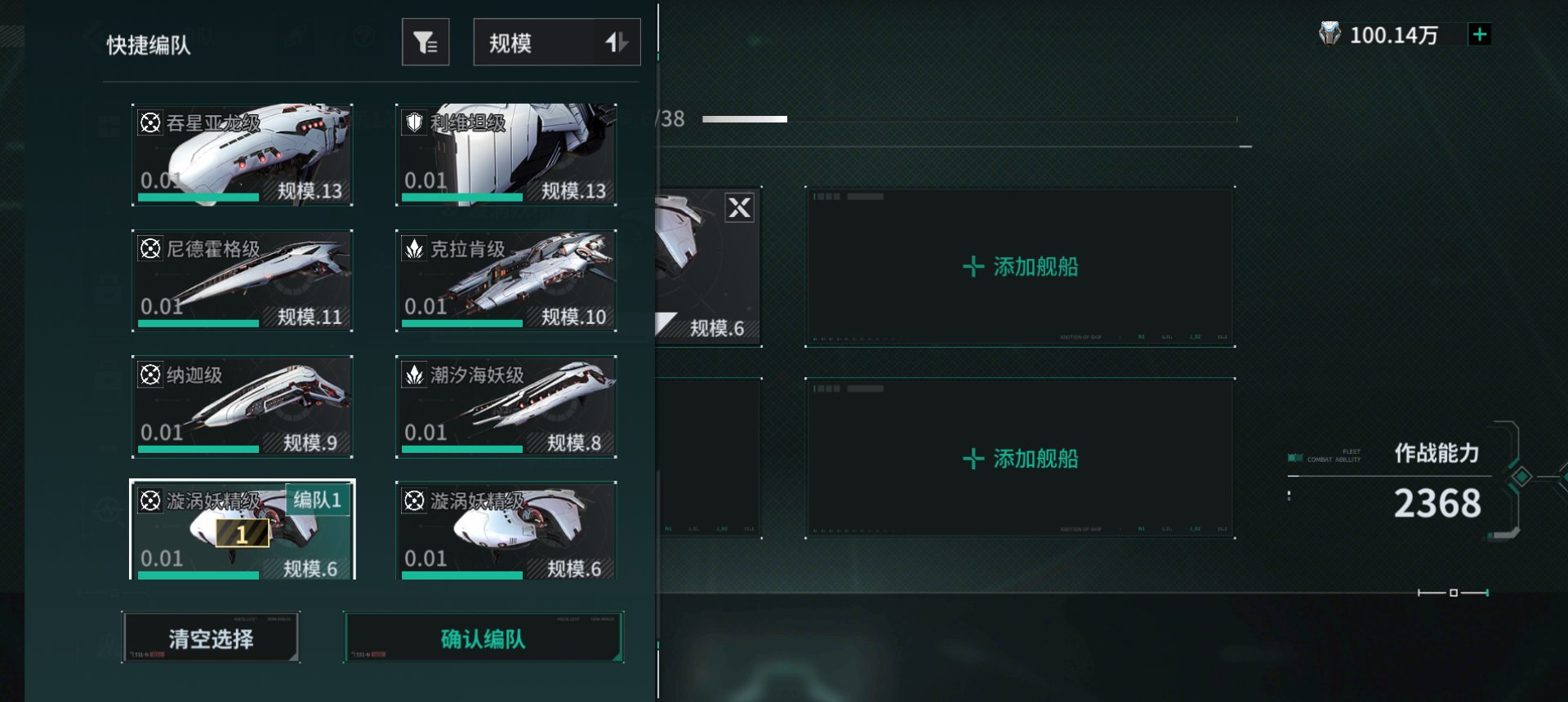Click the 编队1 badge on the selected ship

coord(318,500)
